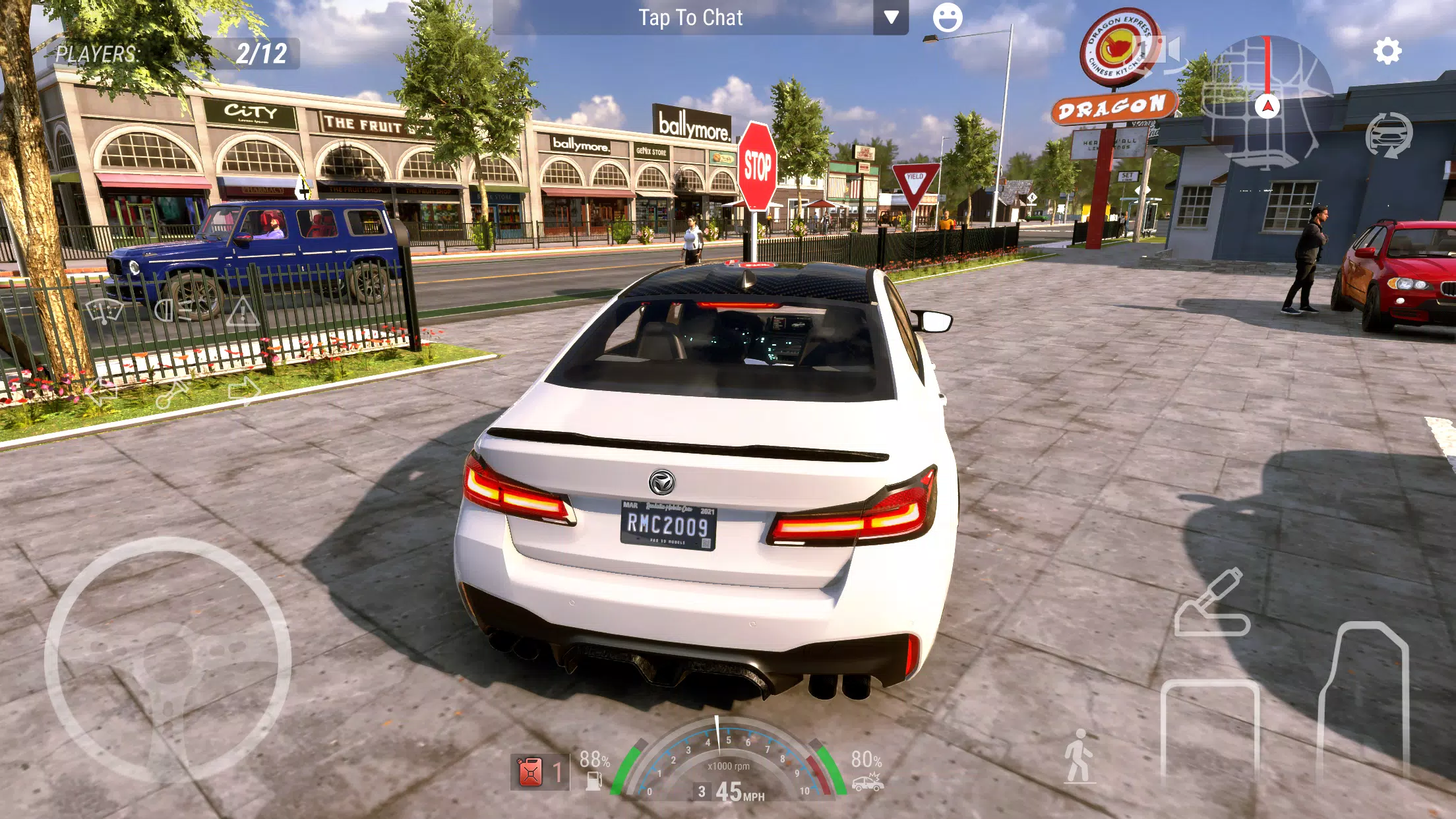Pull the handbrake lever icon
The width and height of the screenshot is (1456, 819).
[x=1211, y=603]
